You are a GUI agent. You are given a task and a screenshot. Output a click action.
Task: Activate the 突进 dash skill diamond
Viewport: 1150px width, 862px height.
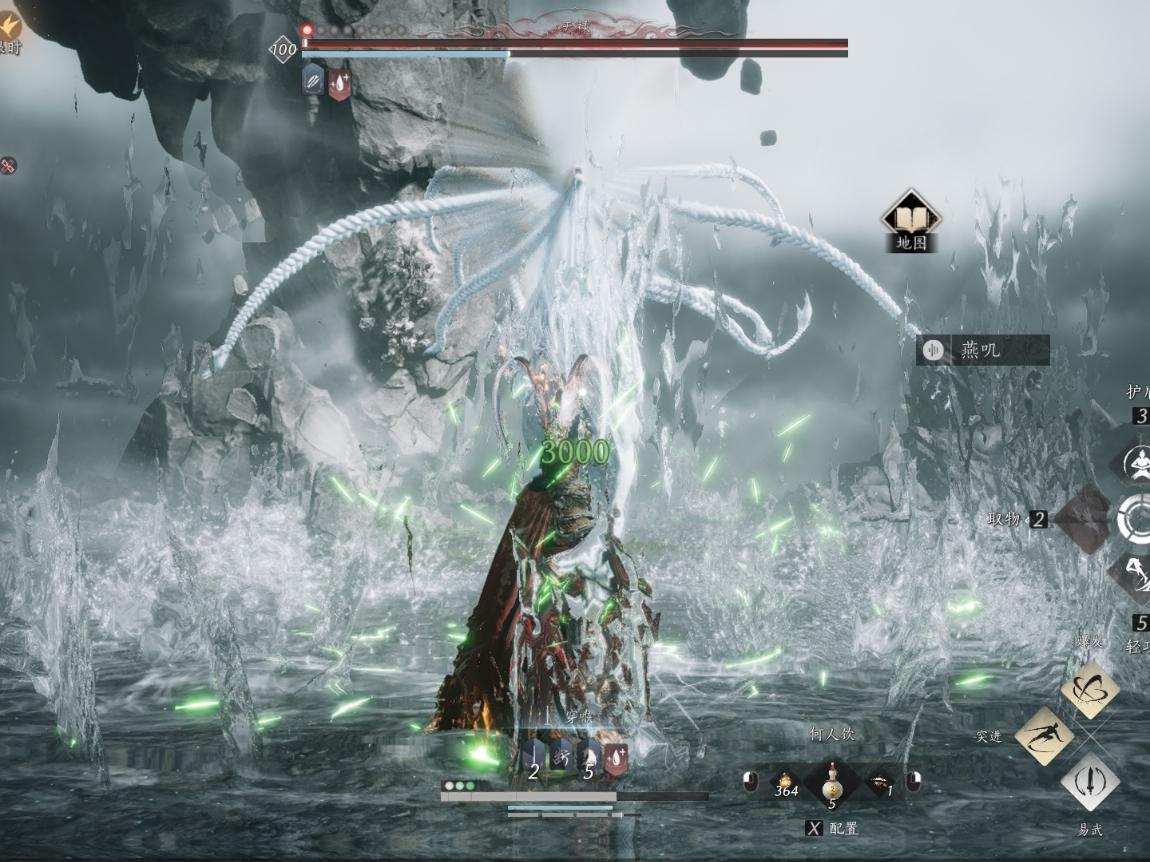pos(1044,737)
